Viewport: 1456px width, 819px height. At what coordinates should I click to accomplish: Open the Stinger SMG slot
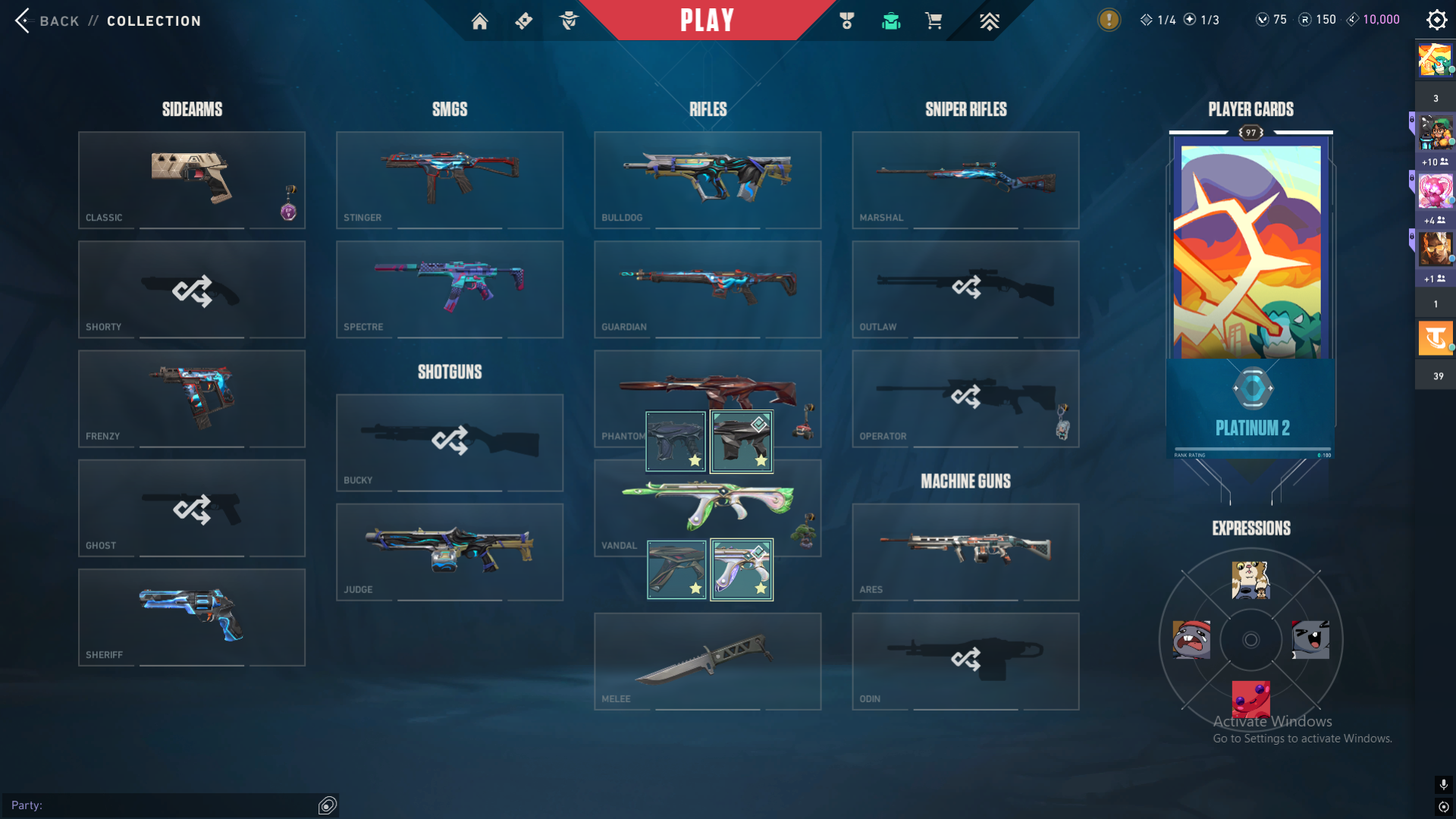tap(450, 180)
